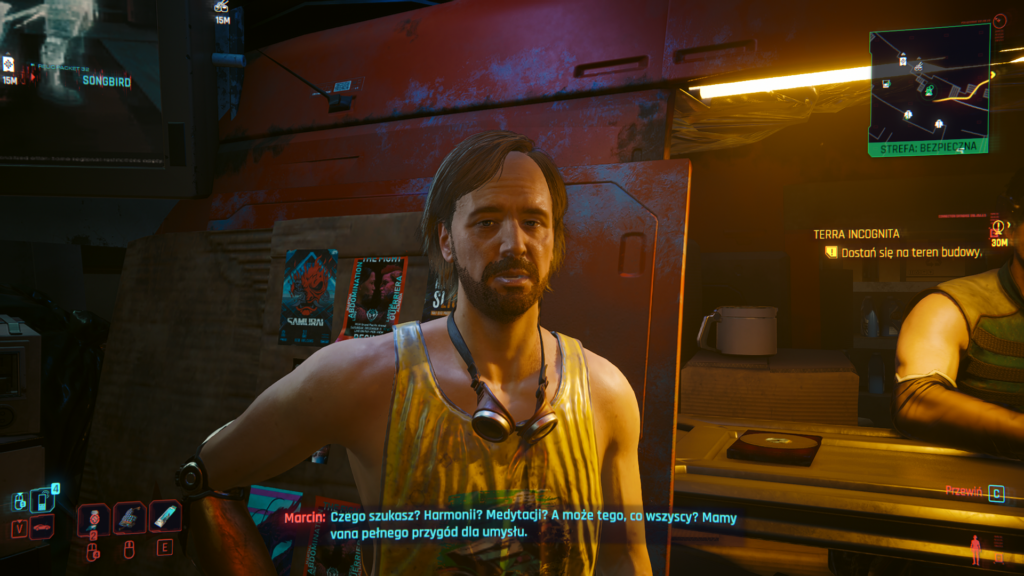The width and height of the screenshot is (1024, 576).
Task: Click the red vehicle call icon
Action: [x=42, y=527]
